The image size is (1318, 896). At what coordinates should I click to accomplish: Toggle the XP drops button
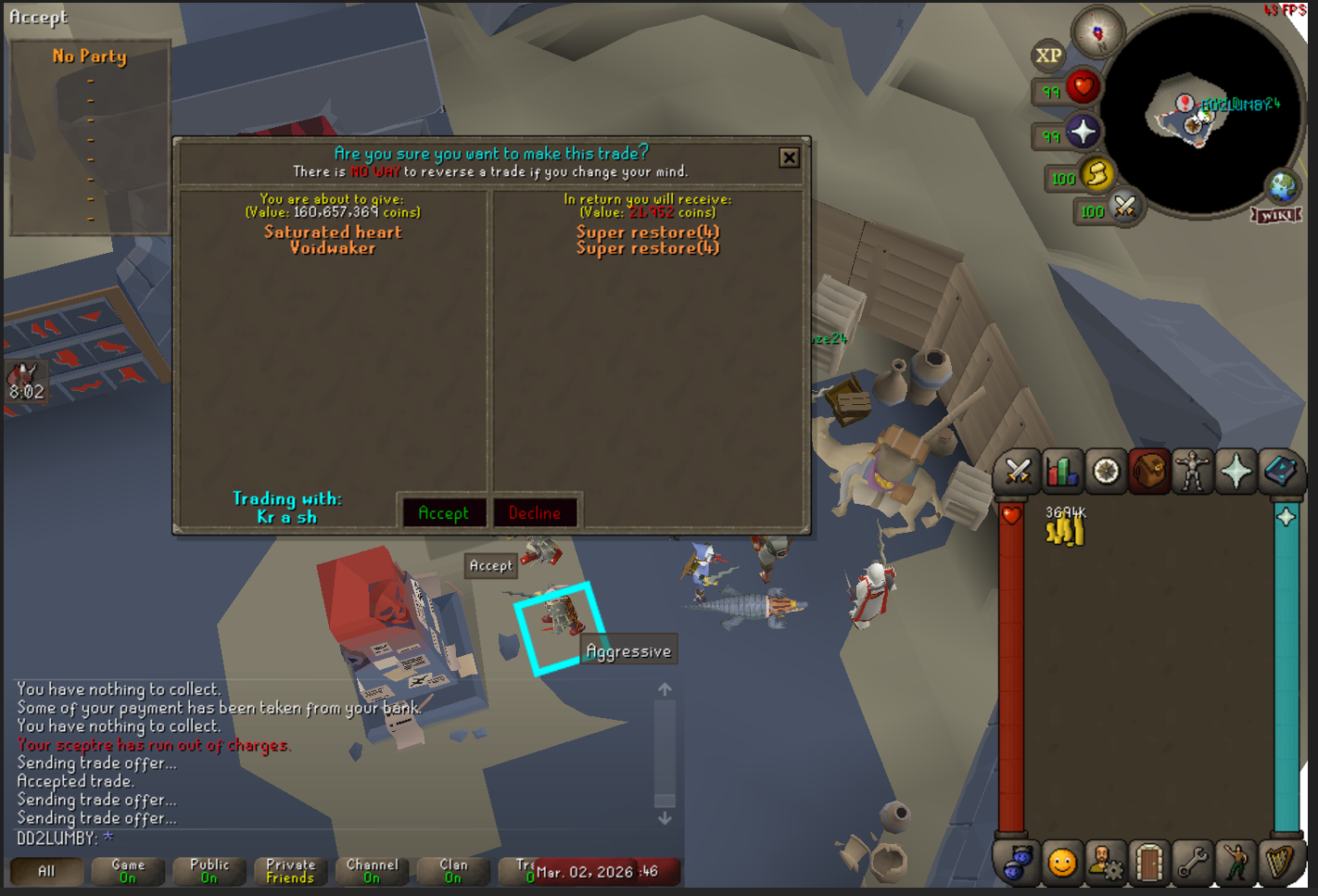pyautogui.click(x=1048, y=56)
